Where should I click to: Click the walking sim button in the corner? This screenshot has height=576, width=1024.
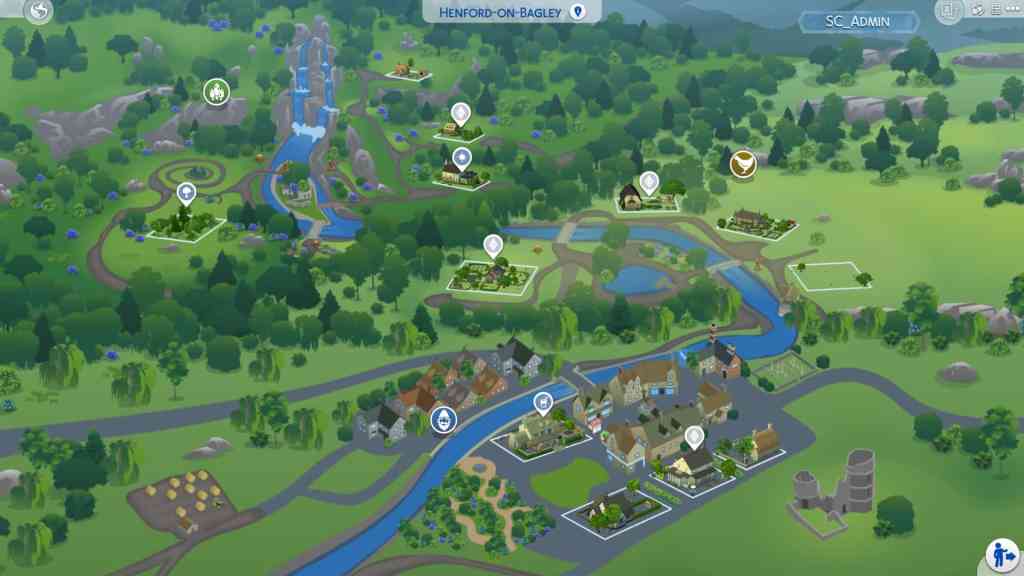(1002, 553)
